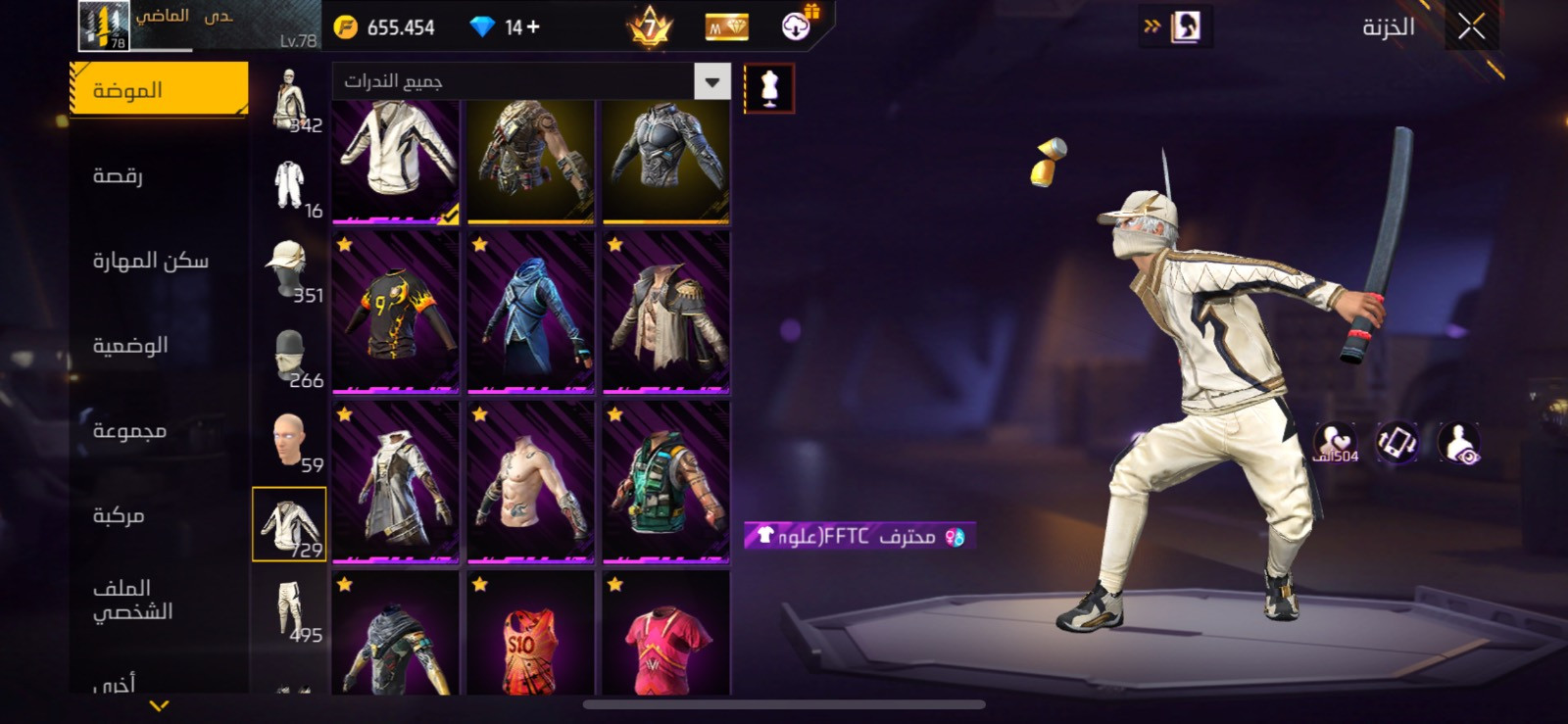This screenshot has width=1568, height=724.
Task: Add diamonds using the plus button
Action: 533,27
